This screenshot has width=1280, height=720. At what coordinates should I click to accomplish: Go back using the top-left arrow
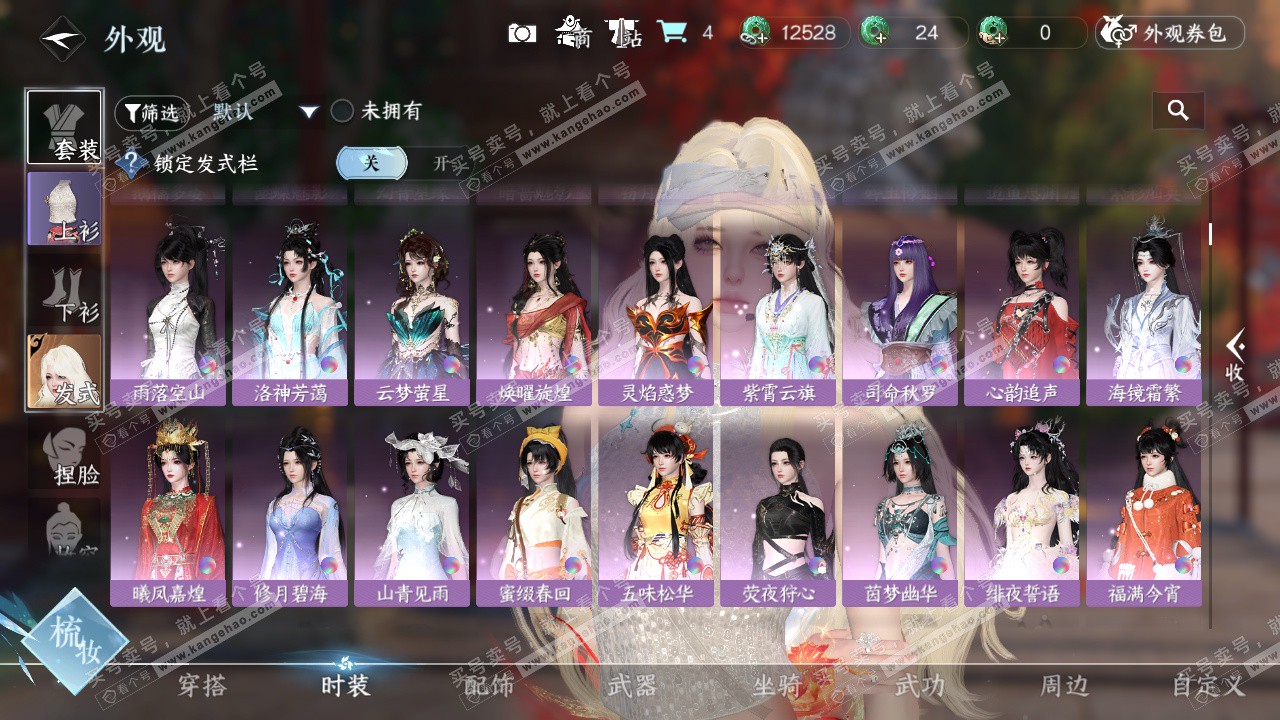[61, 40]
